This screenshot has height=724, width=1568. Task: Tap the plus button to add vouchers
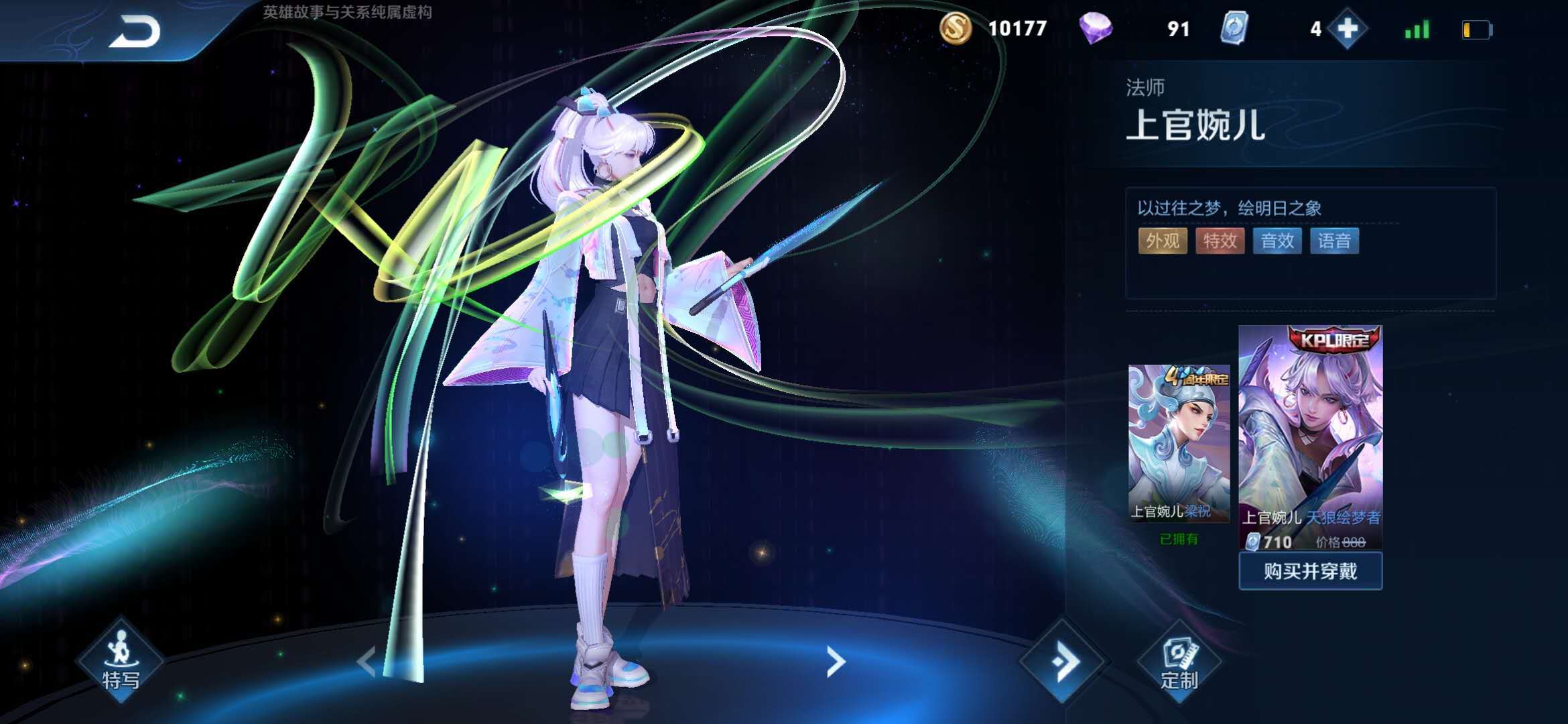tap(1347, 29)
